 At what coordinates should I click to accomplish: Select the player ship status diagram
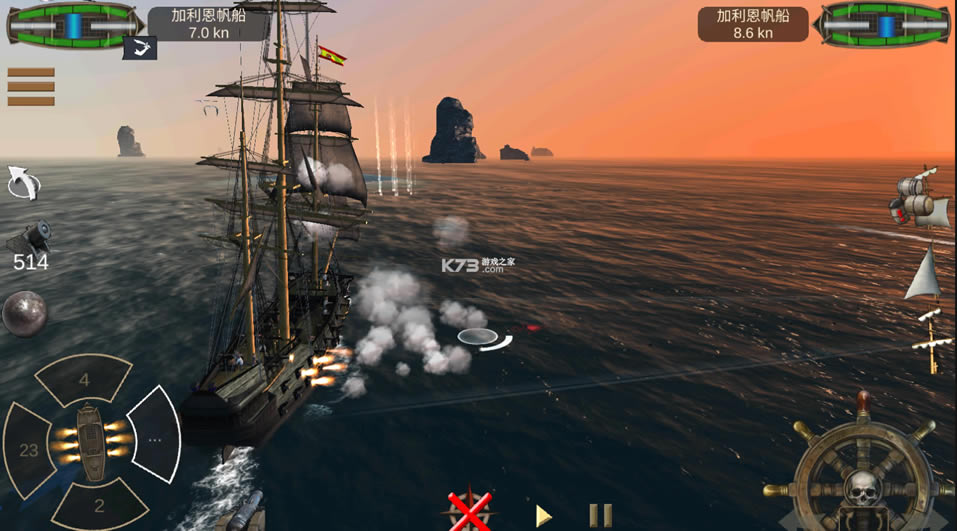pos(72,24)
